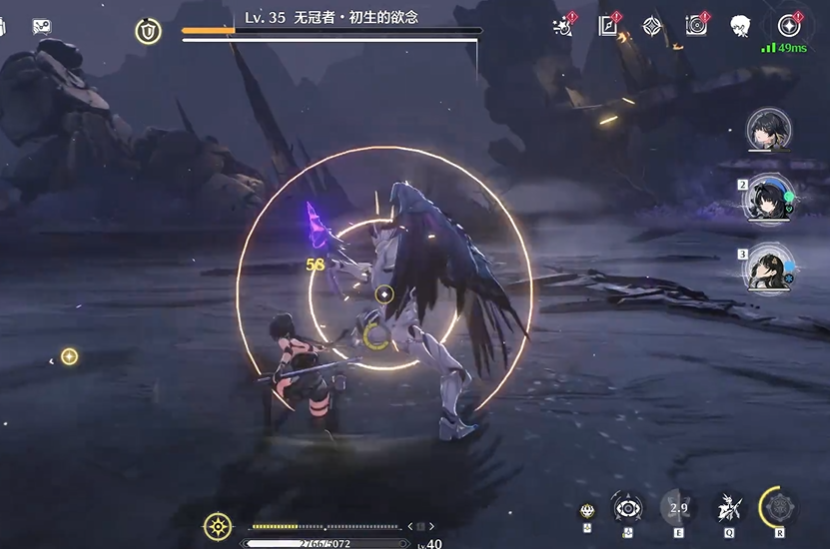
Task: Activate the Q echo skill icon
Action: (x=728, y=508)
